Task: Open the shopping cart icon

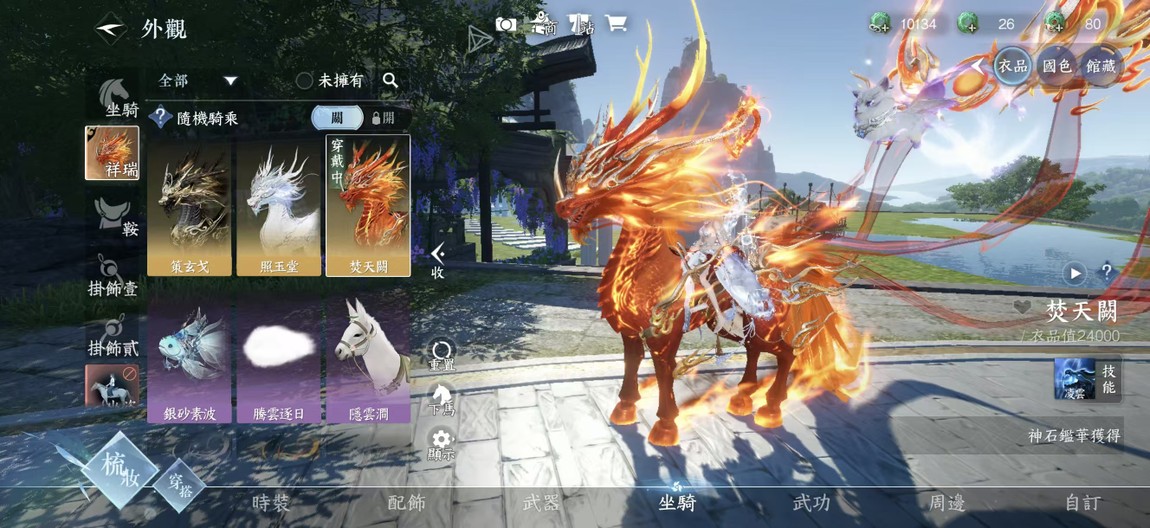Action: pyautogui.click(x=617, y=24)
